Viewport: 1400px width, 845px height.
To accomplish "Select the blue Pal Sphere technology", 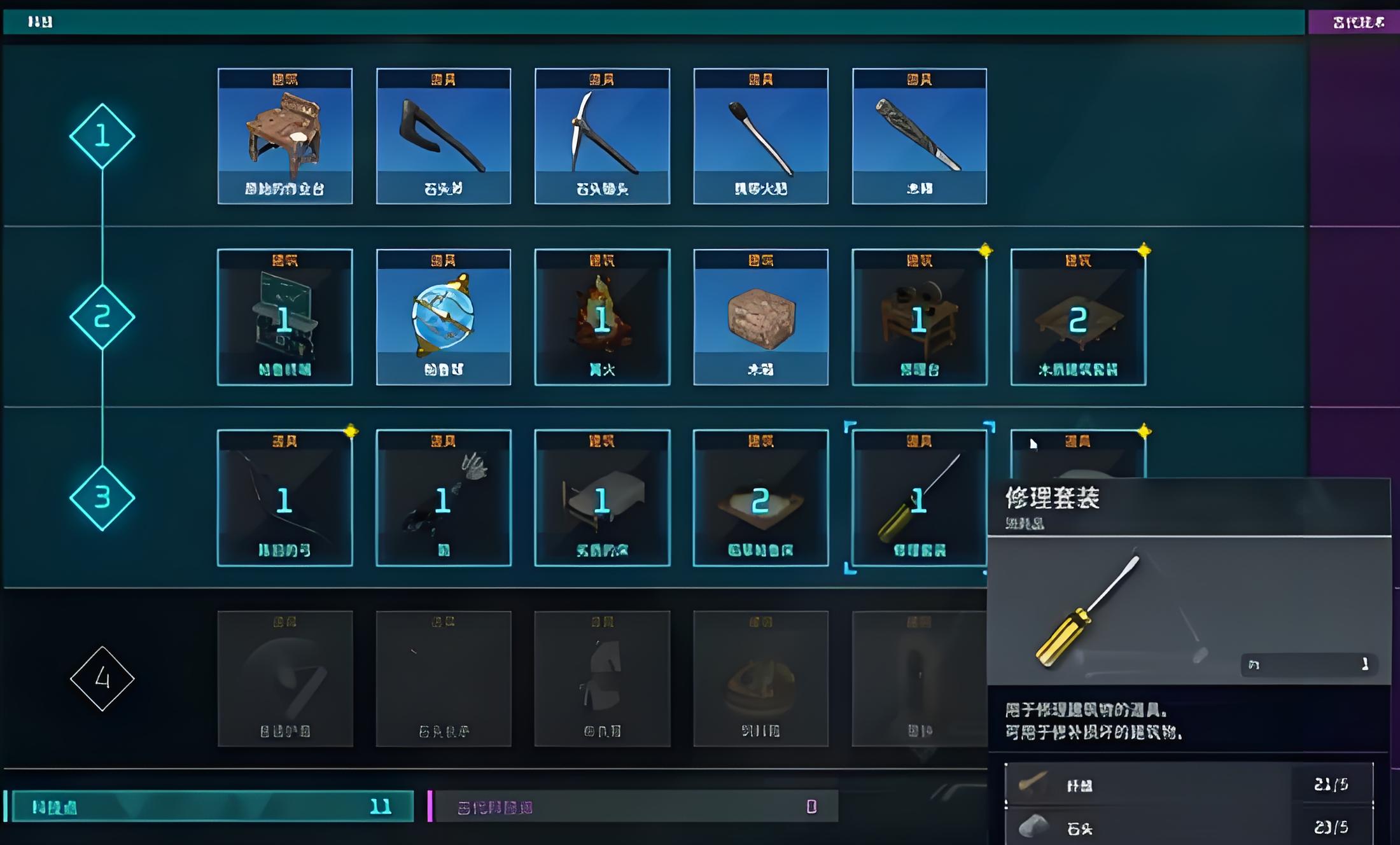I will click(x=443, y=317).
